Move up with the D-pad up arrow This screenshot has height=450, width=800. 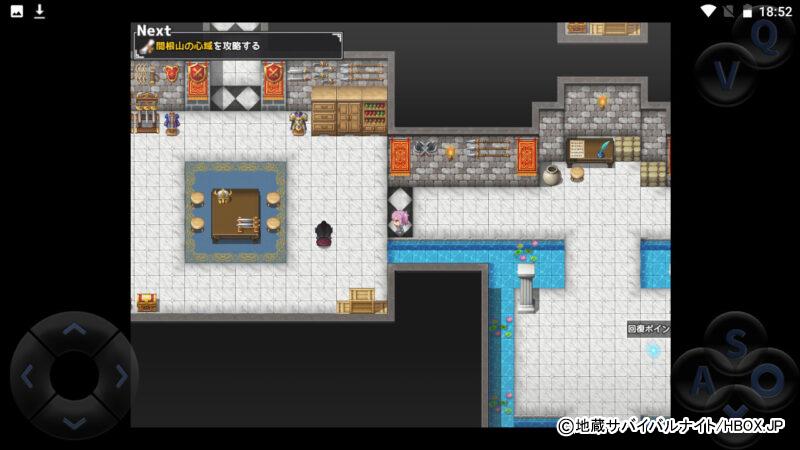pyautogui.click(x=74, y=329)
